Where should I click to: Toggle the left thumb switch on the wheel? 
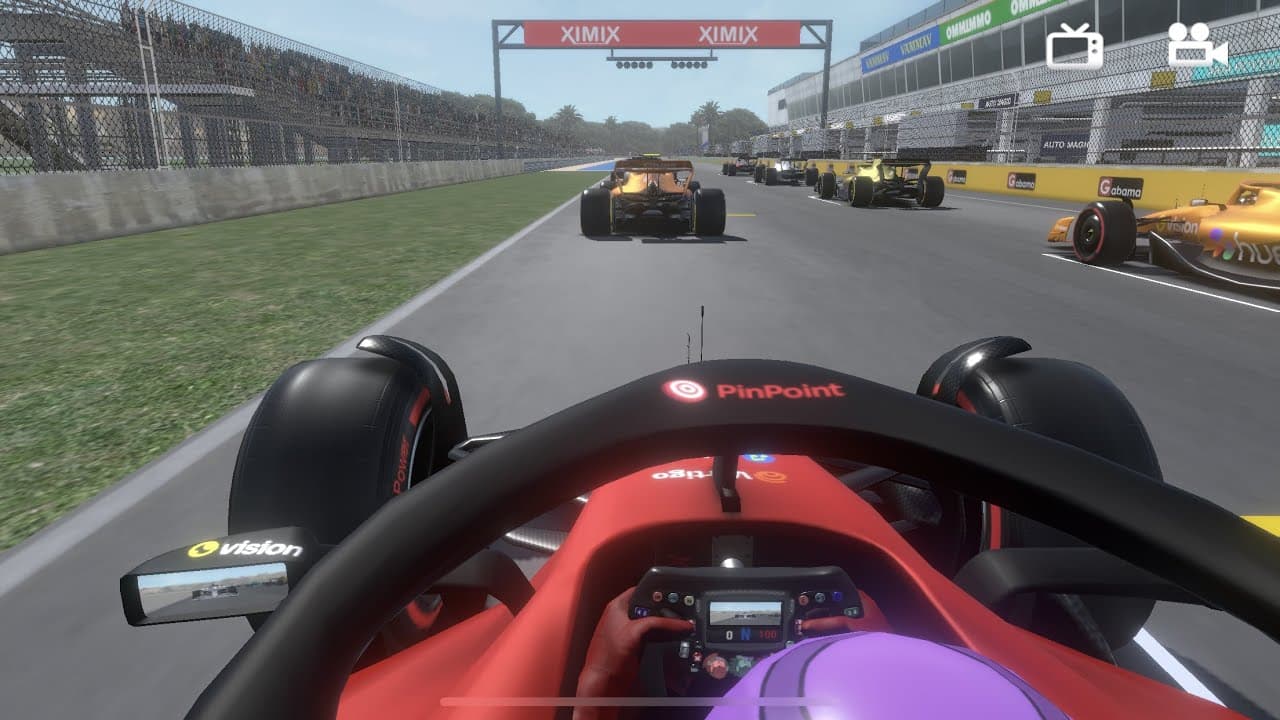tap(642, 611)
